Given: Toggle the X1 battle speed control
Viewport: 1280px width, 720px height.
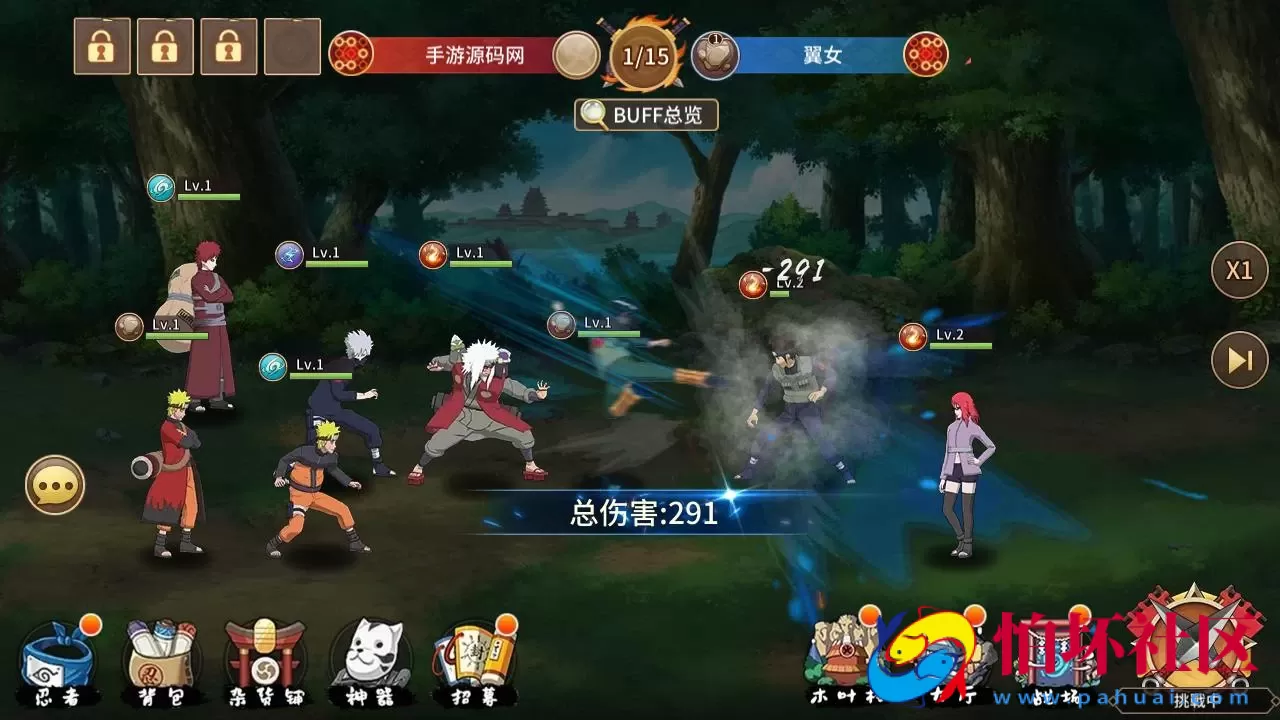Looking at the screenshot, I should [1240, 270].
